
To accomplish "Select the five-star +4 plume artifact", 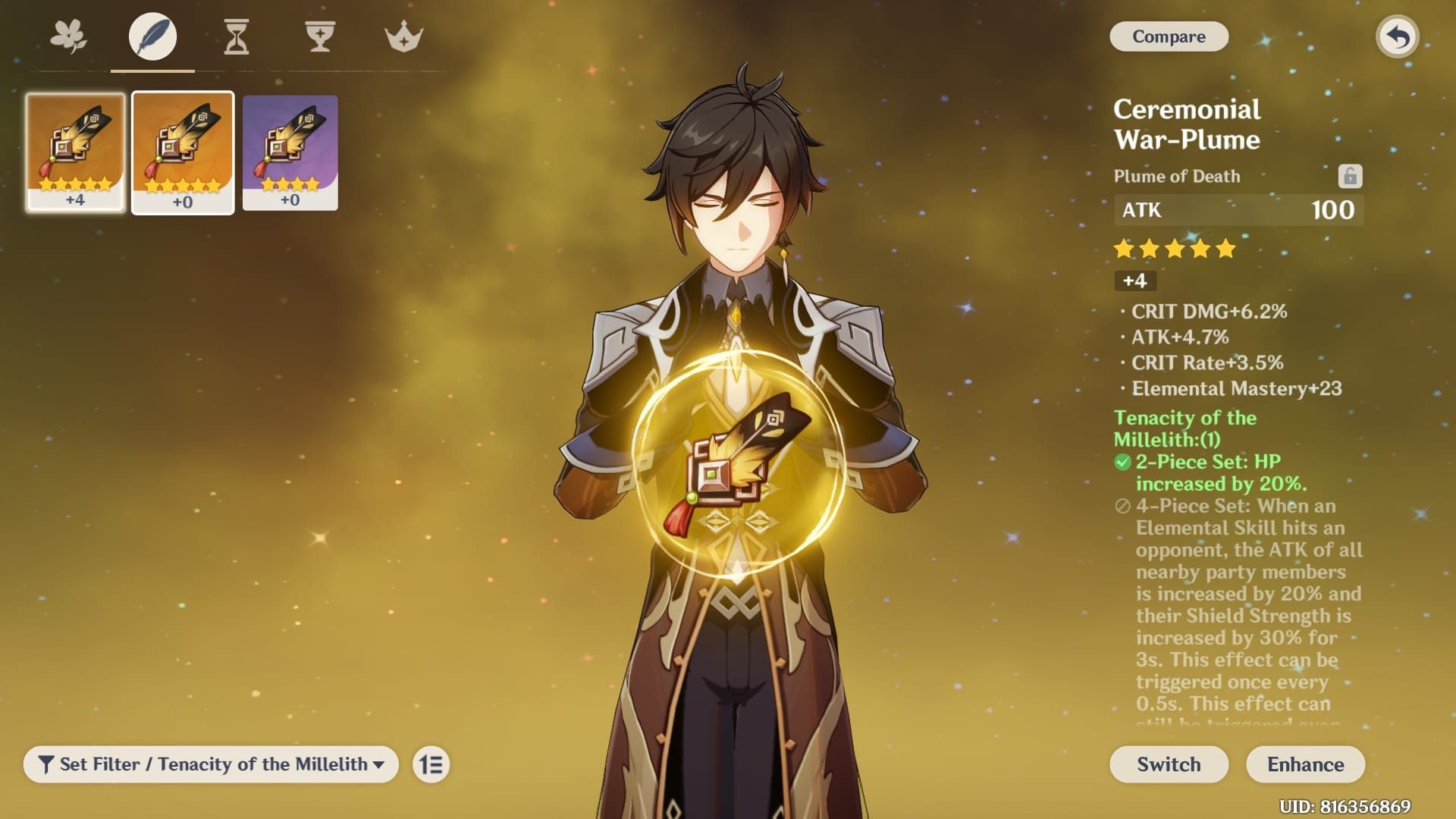I will (75, 152).
